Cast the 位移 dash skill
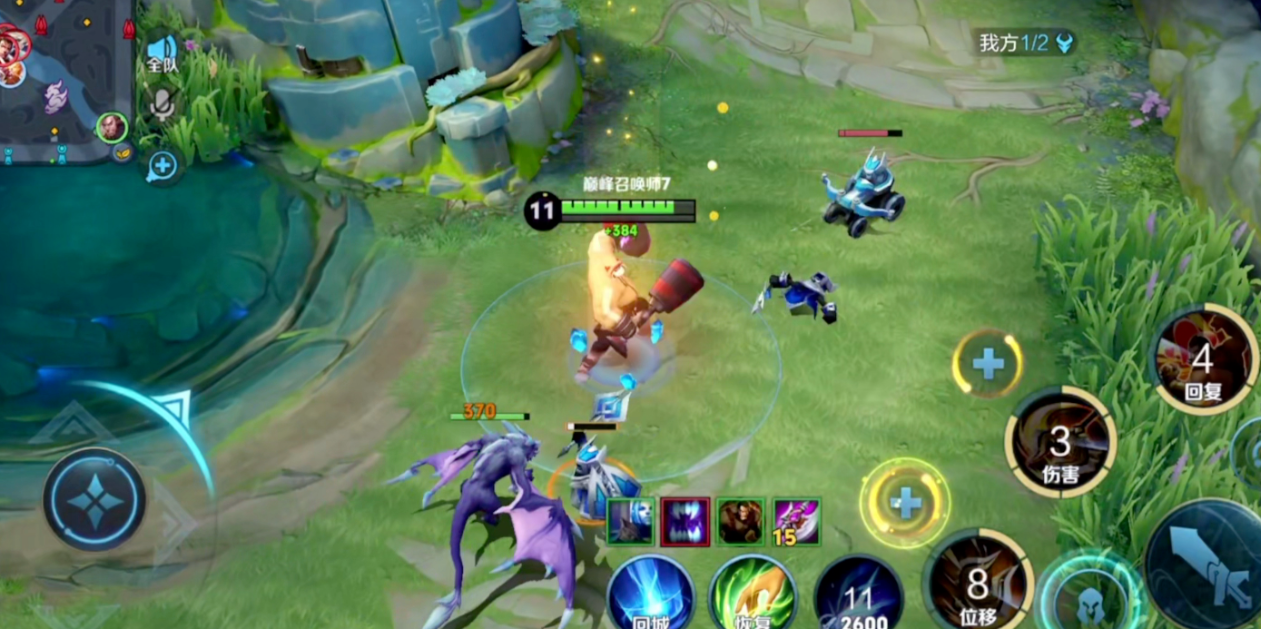This screenshot has width=1261, height=629. pyautogui.click(x=977, y=582)
